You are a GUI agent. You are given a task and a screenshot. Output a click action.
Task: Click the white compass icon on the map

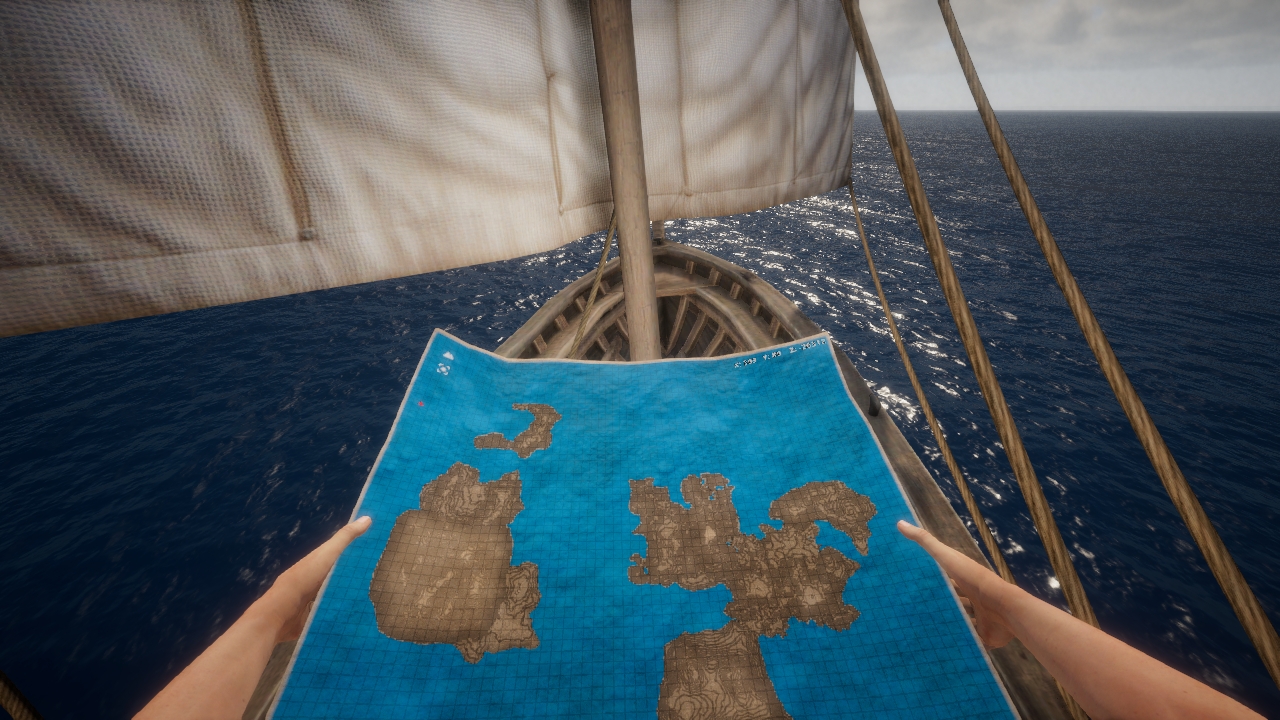point(444,367)
